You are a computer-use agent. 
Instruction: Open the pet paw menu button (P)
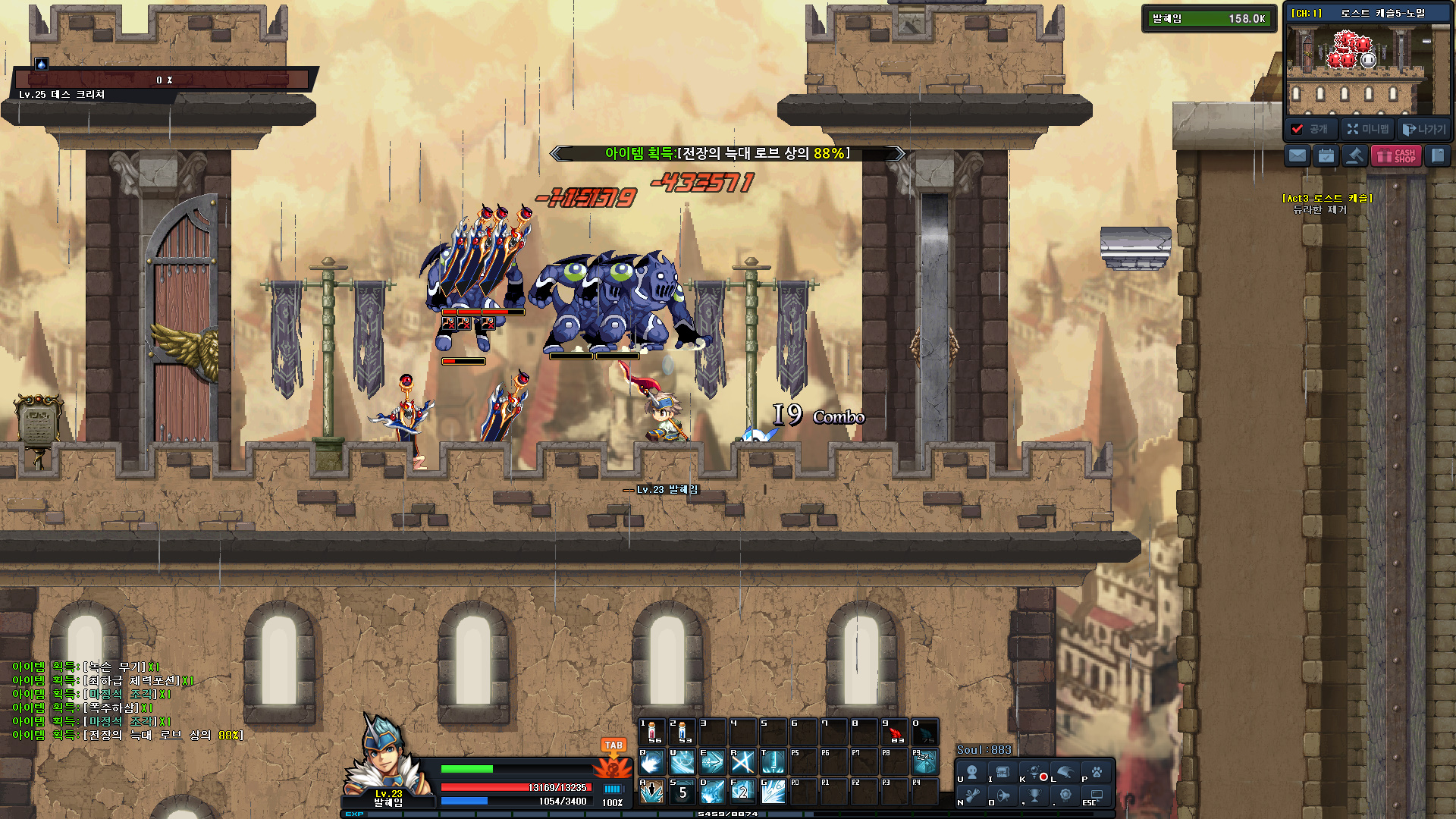click(x=1097, y=773)
